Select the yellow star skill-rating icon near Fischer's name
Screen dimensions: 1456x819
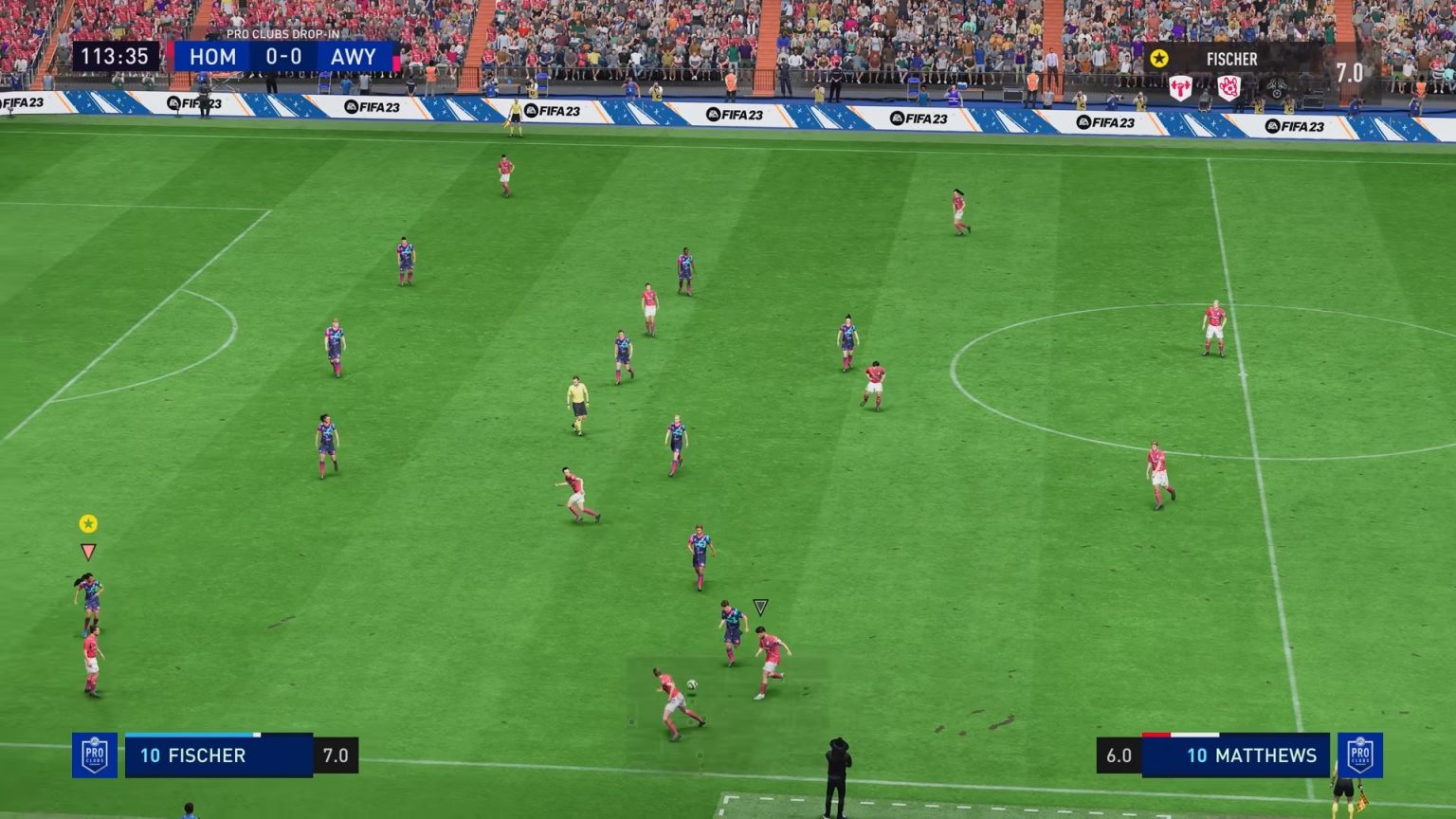(1158, 58)
